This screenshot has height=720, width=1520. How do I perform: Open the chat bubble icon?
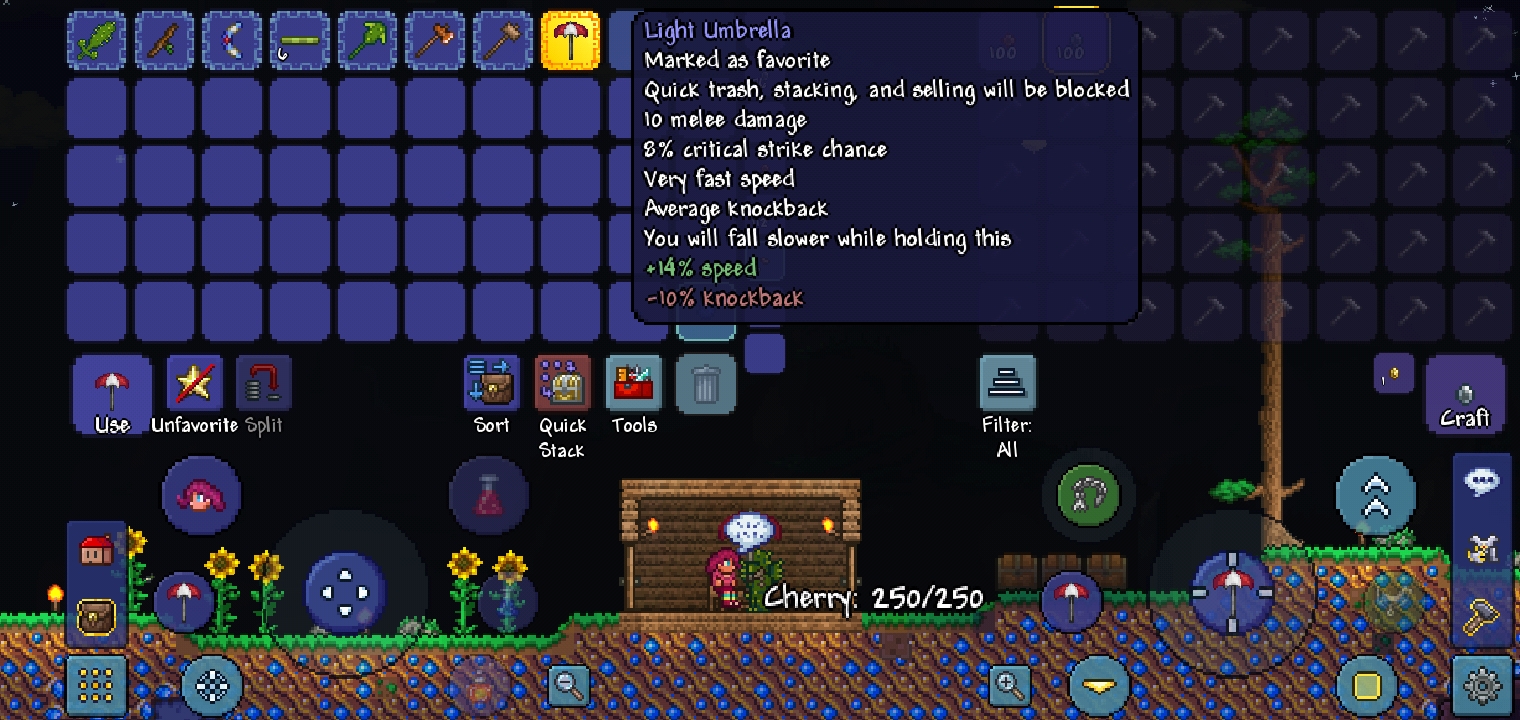tap(1482, 481)
